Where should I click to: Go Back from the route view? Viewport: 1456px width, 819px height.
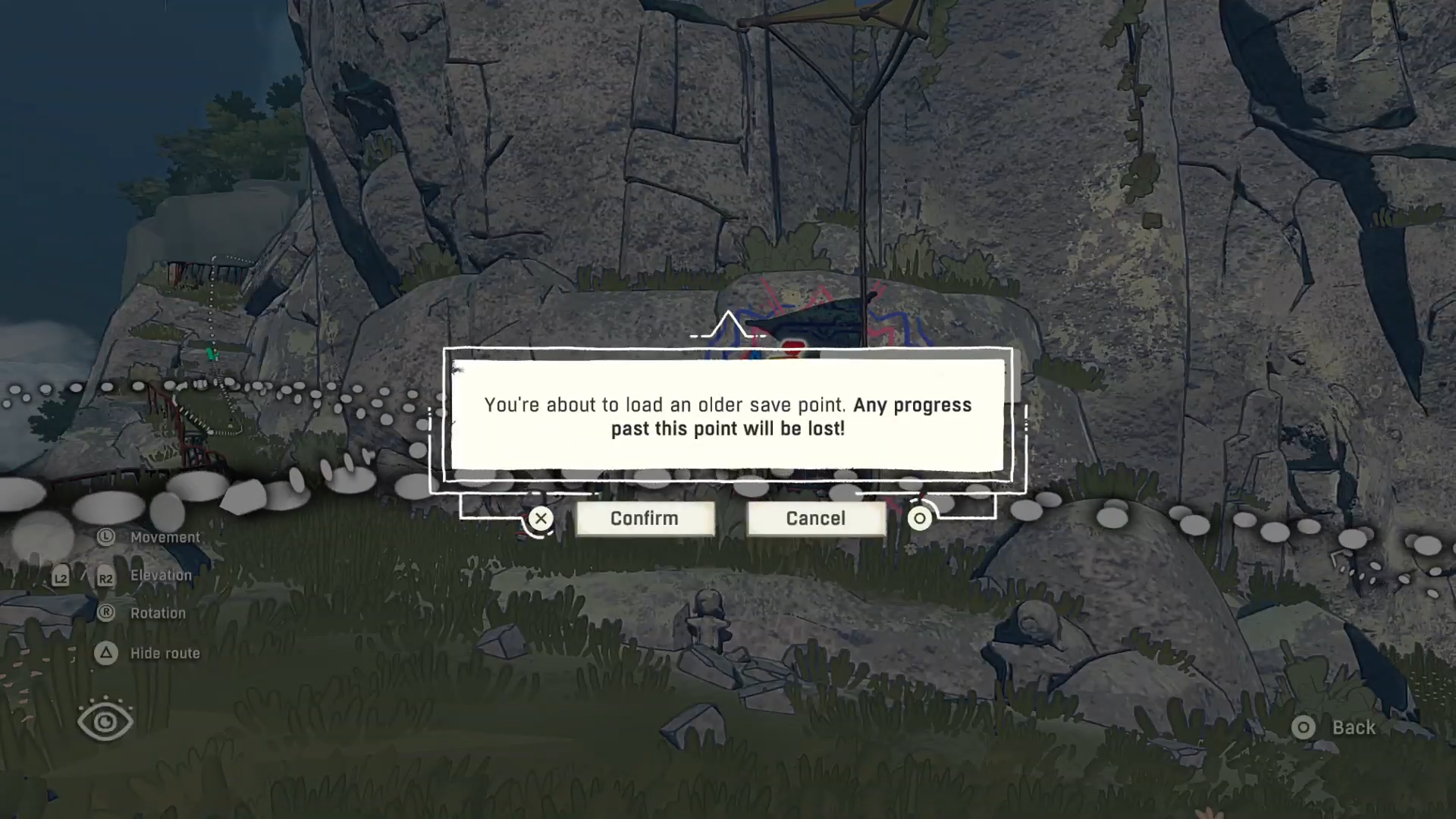point(1336,728)
